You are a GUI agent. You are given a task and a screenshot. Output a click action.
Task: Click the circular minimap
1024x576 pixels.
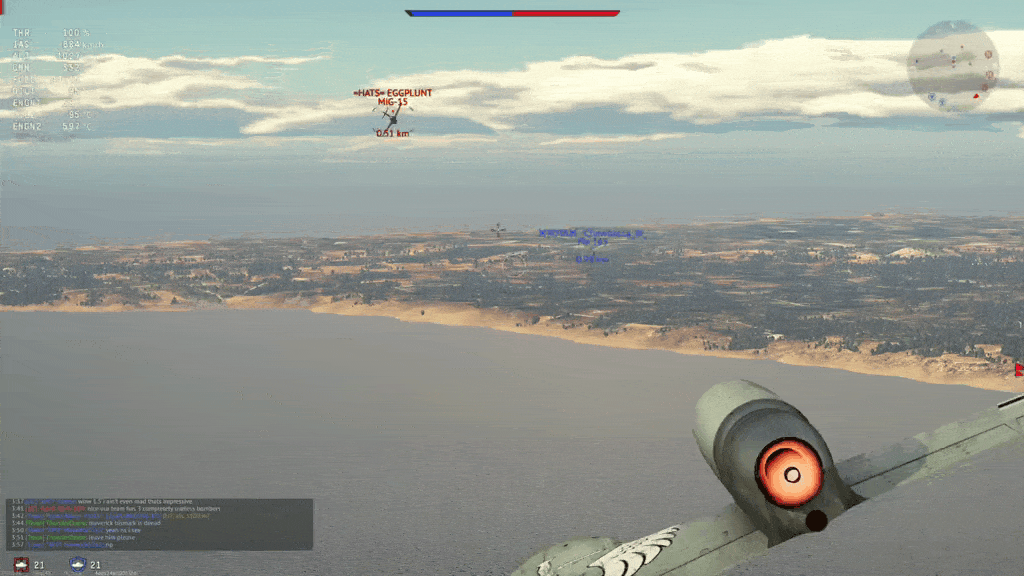952,66
